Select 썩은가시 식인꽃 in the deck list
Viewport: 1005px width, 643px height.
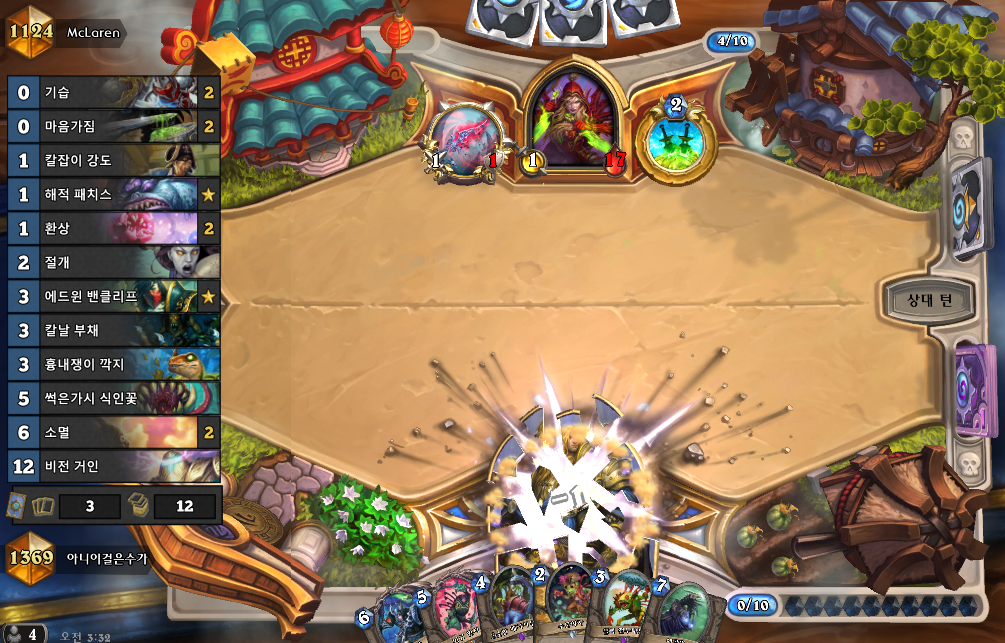[112, 399]
